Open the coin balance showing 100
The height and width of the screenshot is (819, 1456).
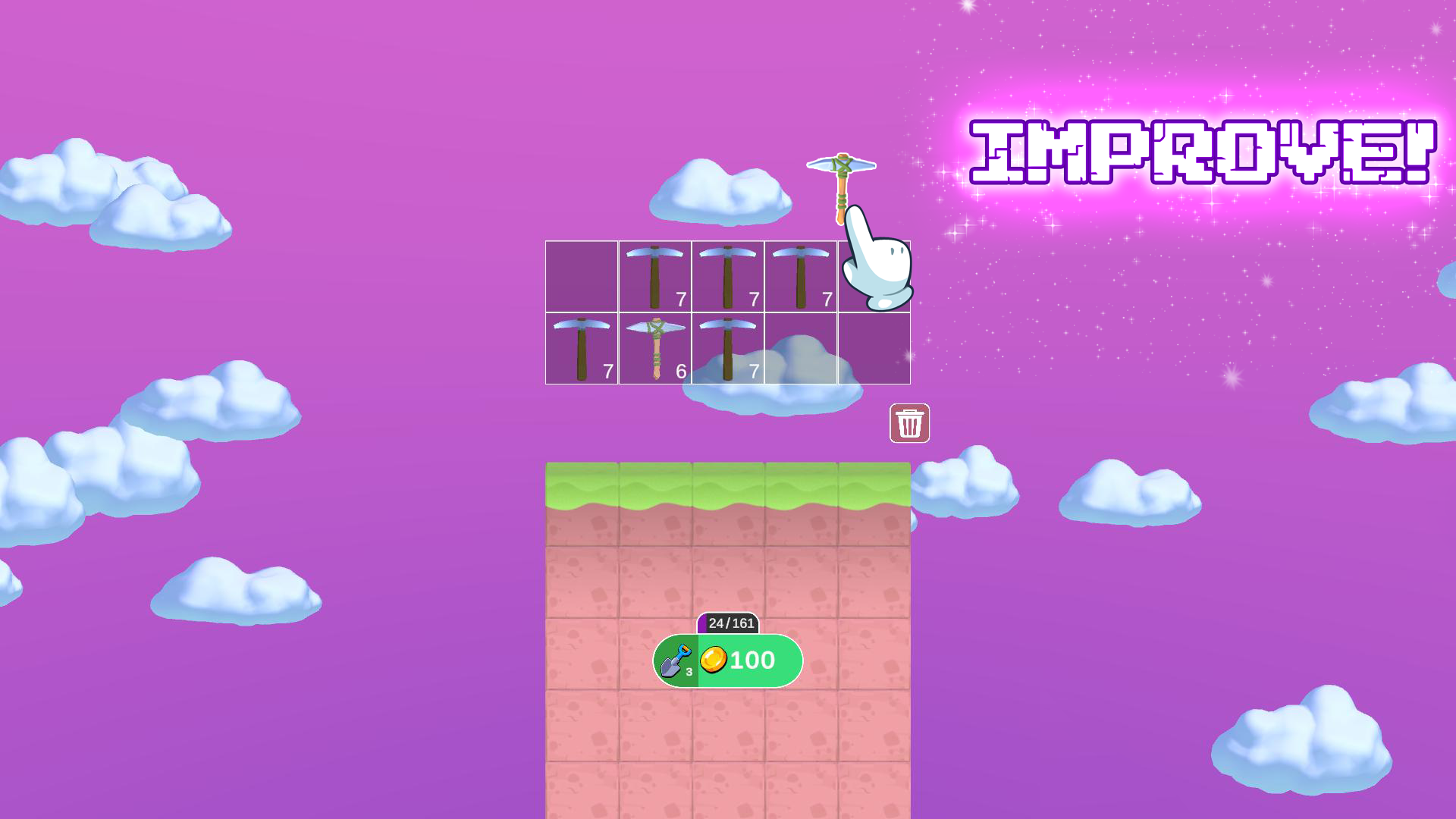tap(747, 661)
